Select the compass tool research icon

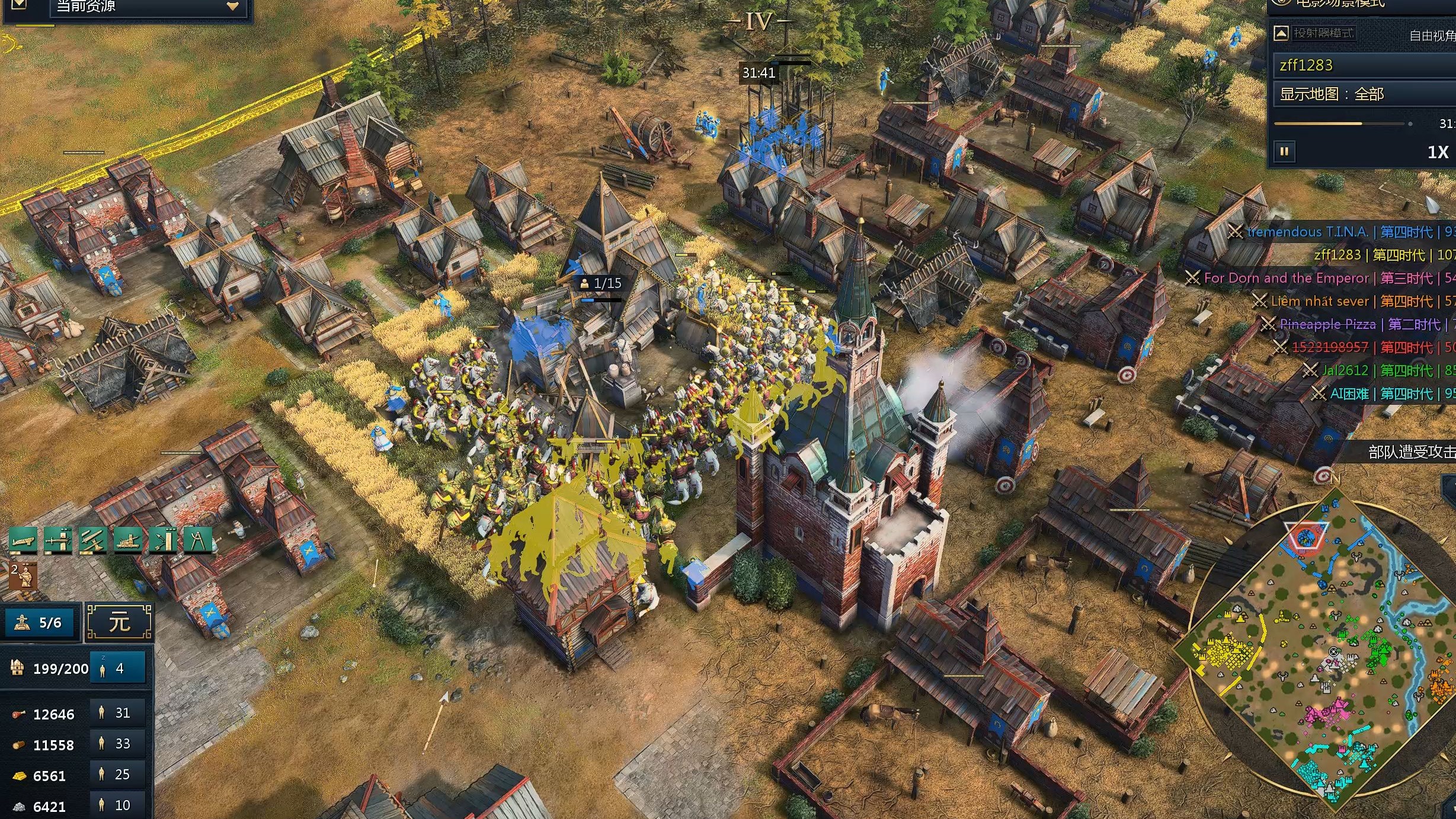tap(197, 540)
